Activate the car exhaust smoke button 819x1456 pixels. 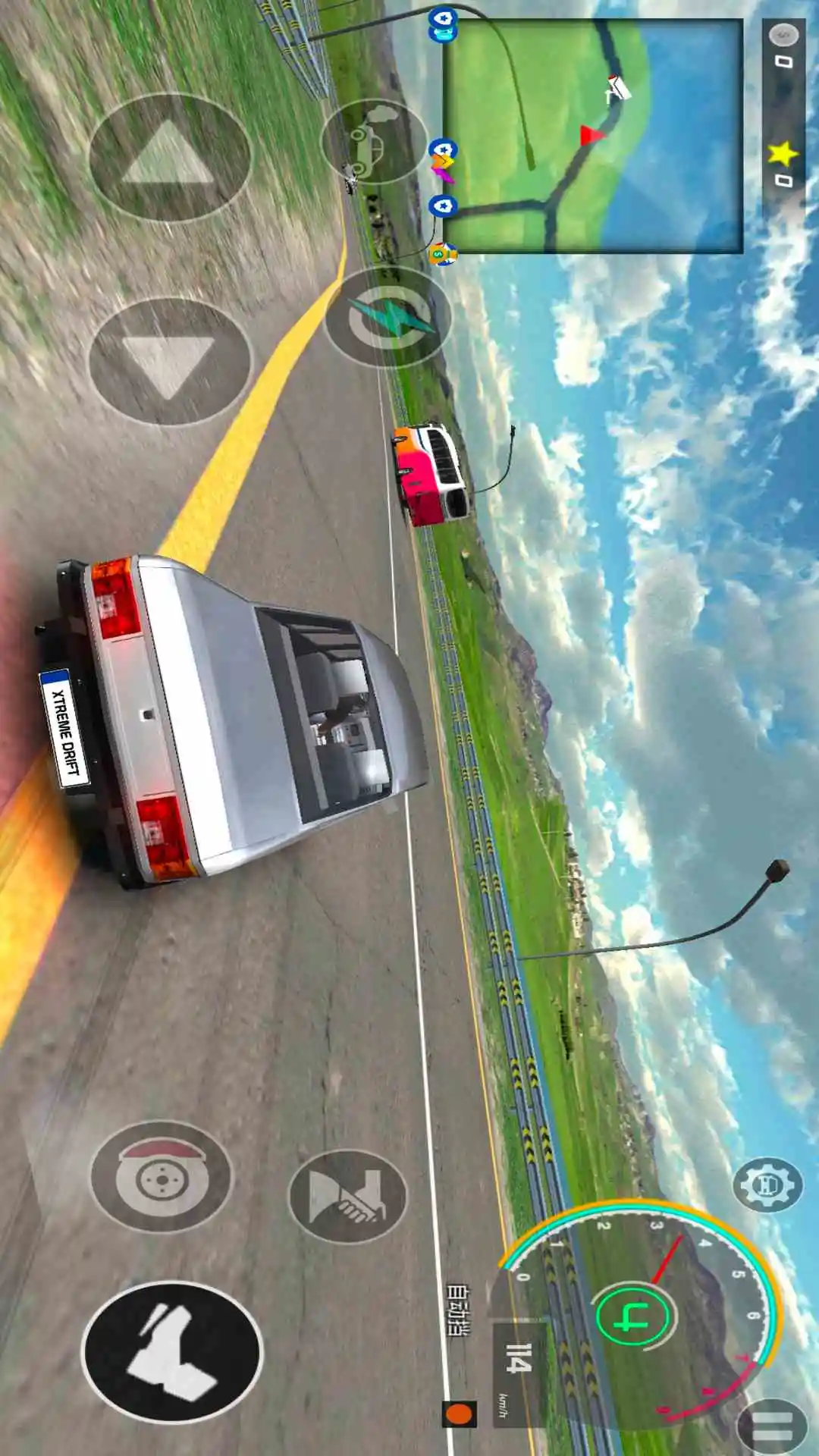coord(373,141)
